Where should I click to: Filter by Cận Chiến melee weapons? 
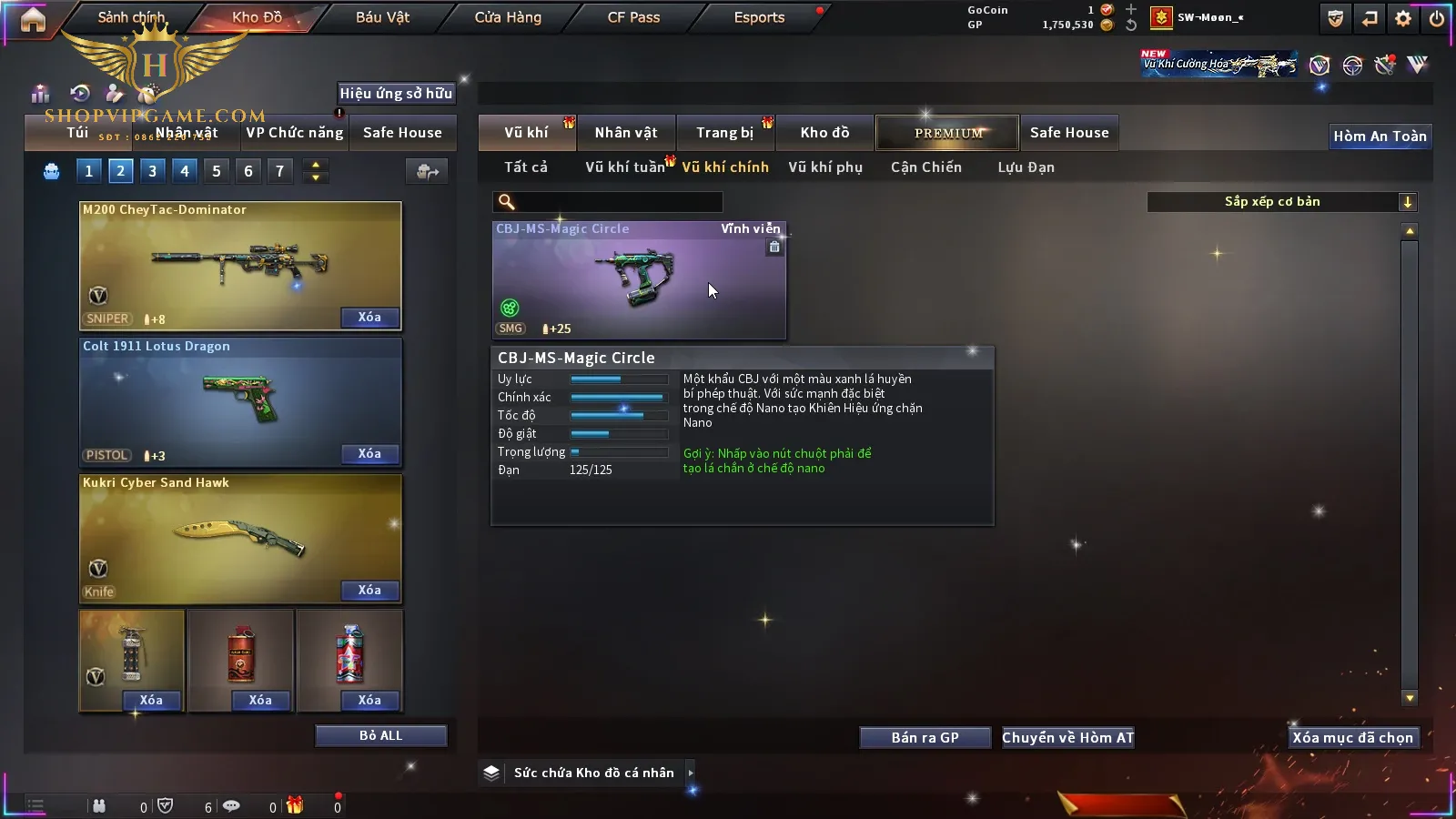pos(925,167)
